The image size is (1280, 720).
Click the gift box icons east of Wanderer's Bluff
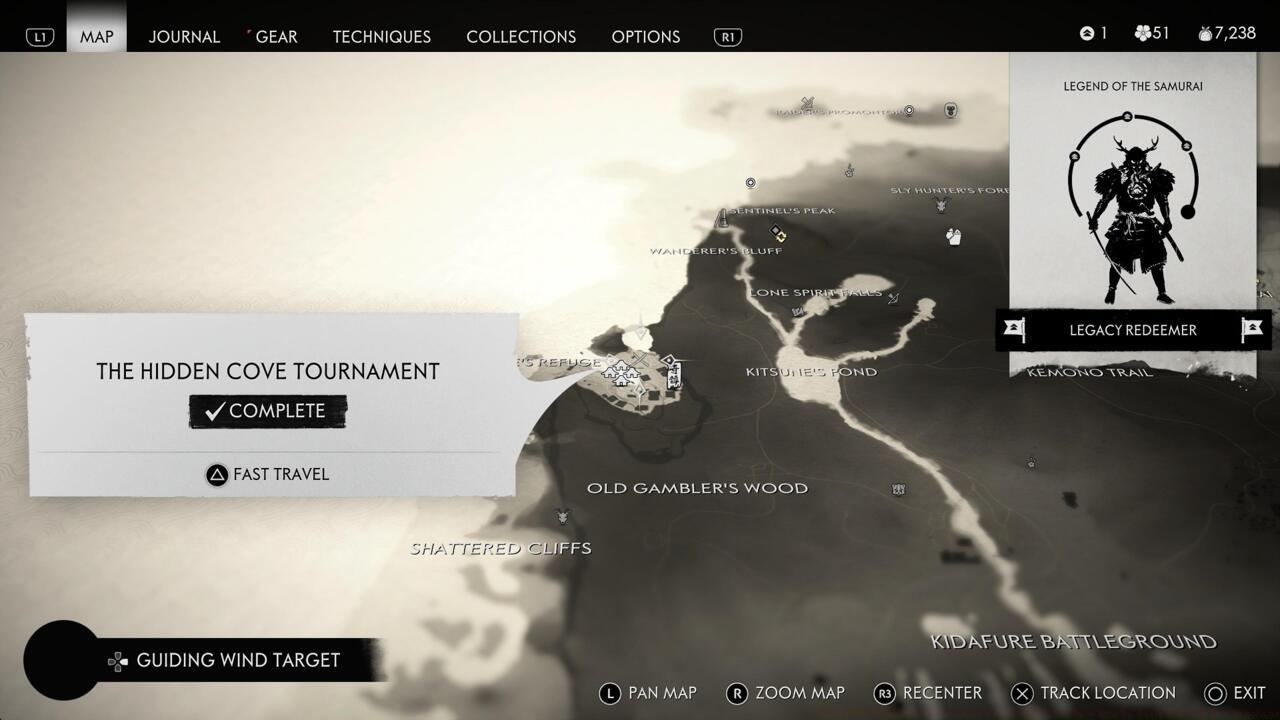click(x=954, y=237)
